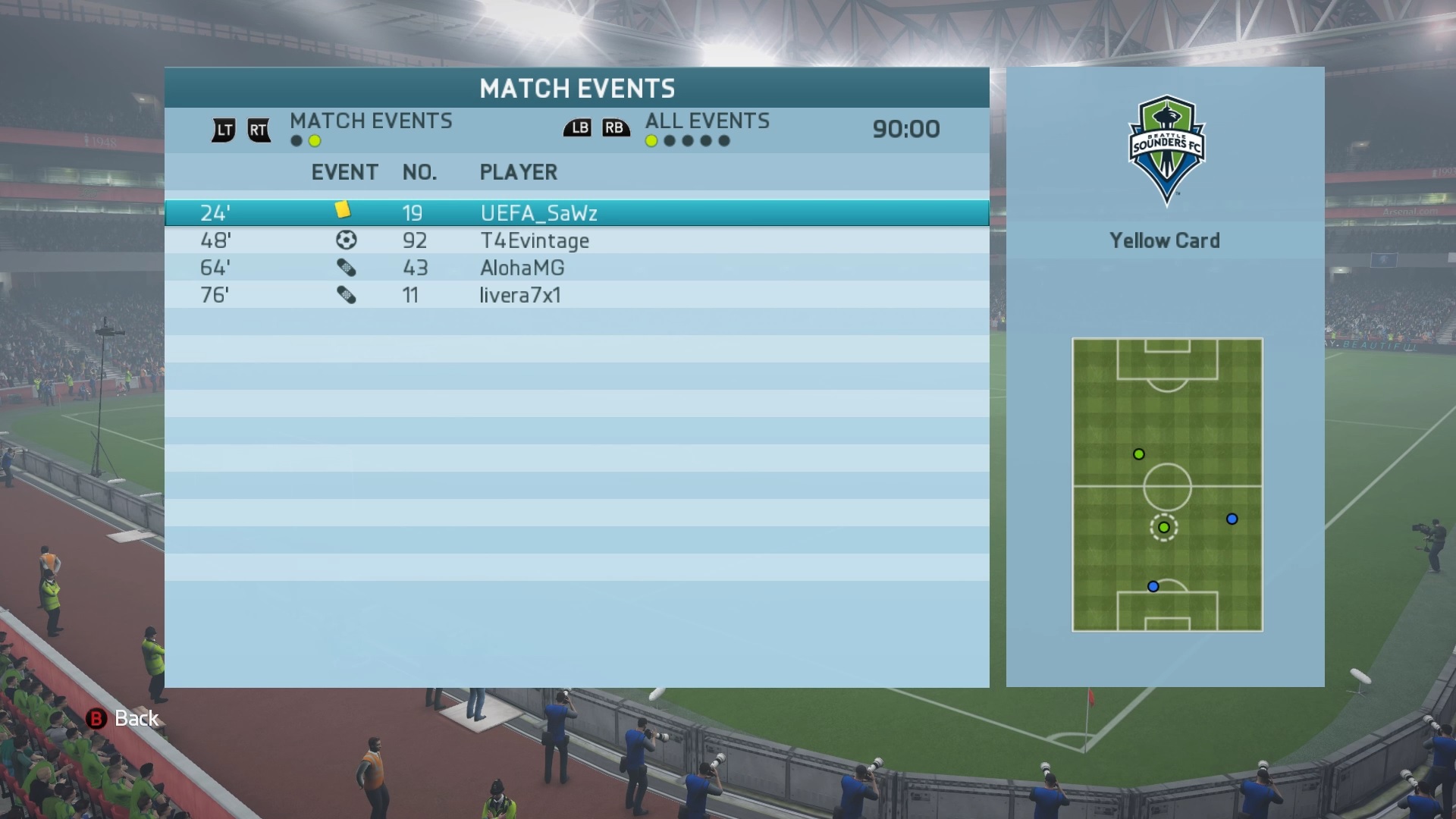Choose the 64' AlohaMG injury event row
Image resolution: width=1456 pixels, height=819 pixels.
[576, 268]
